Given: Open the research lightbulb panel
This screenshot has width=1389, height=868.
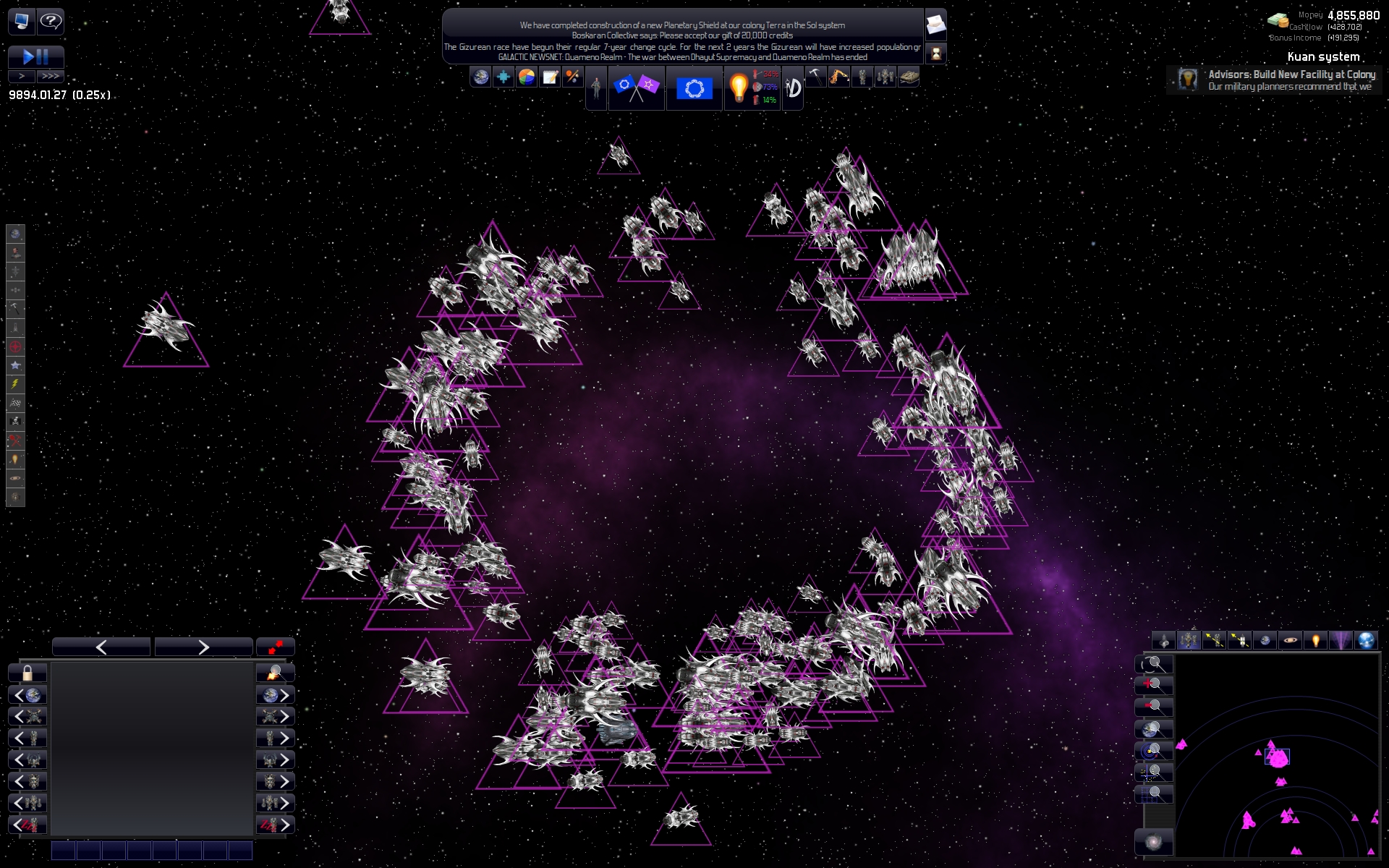Looking at the screenshot, I should click(739, 88).
